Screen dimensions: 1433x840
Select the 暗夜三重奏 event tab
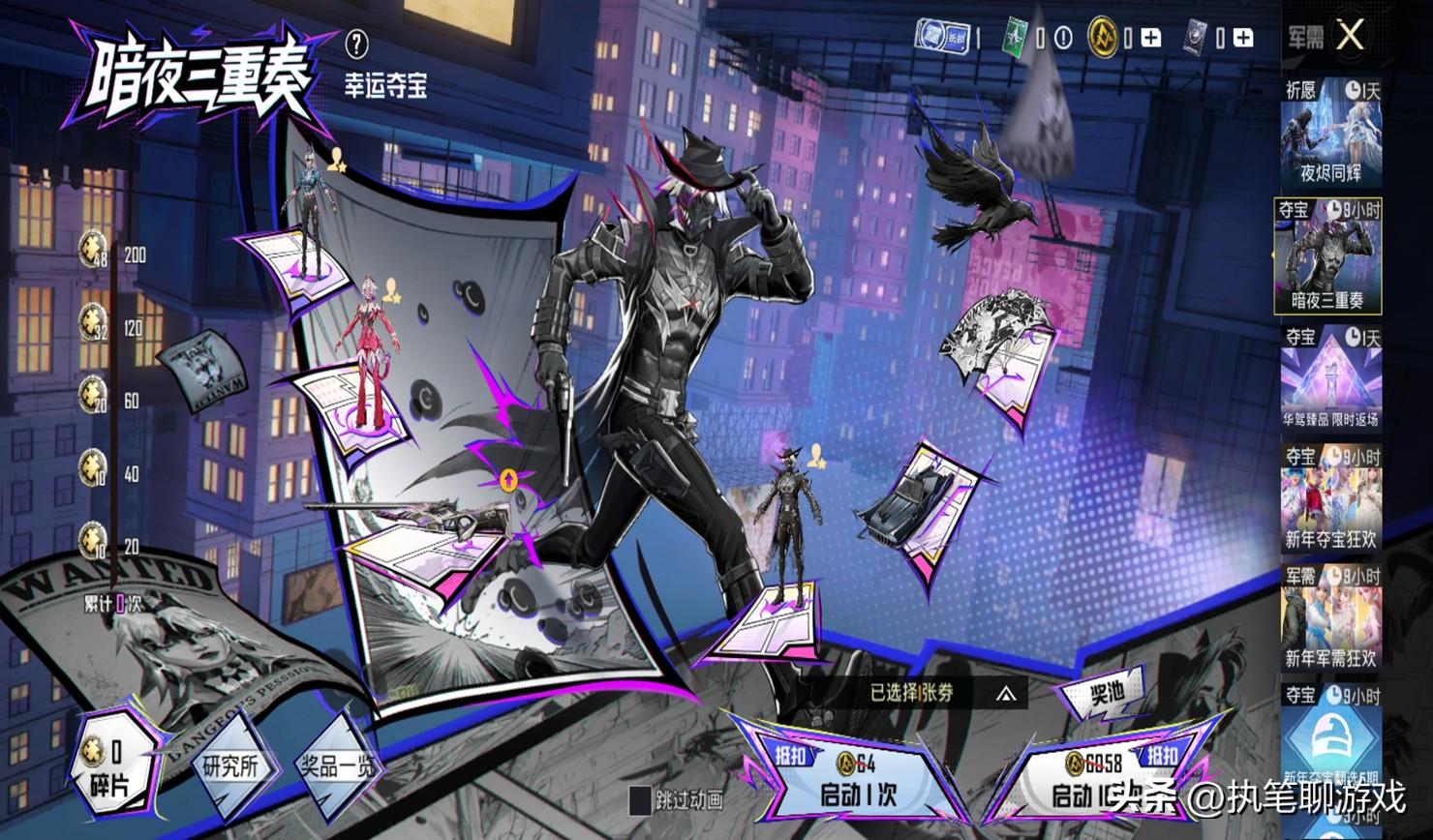(x=1327, y=256)
